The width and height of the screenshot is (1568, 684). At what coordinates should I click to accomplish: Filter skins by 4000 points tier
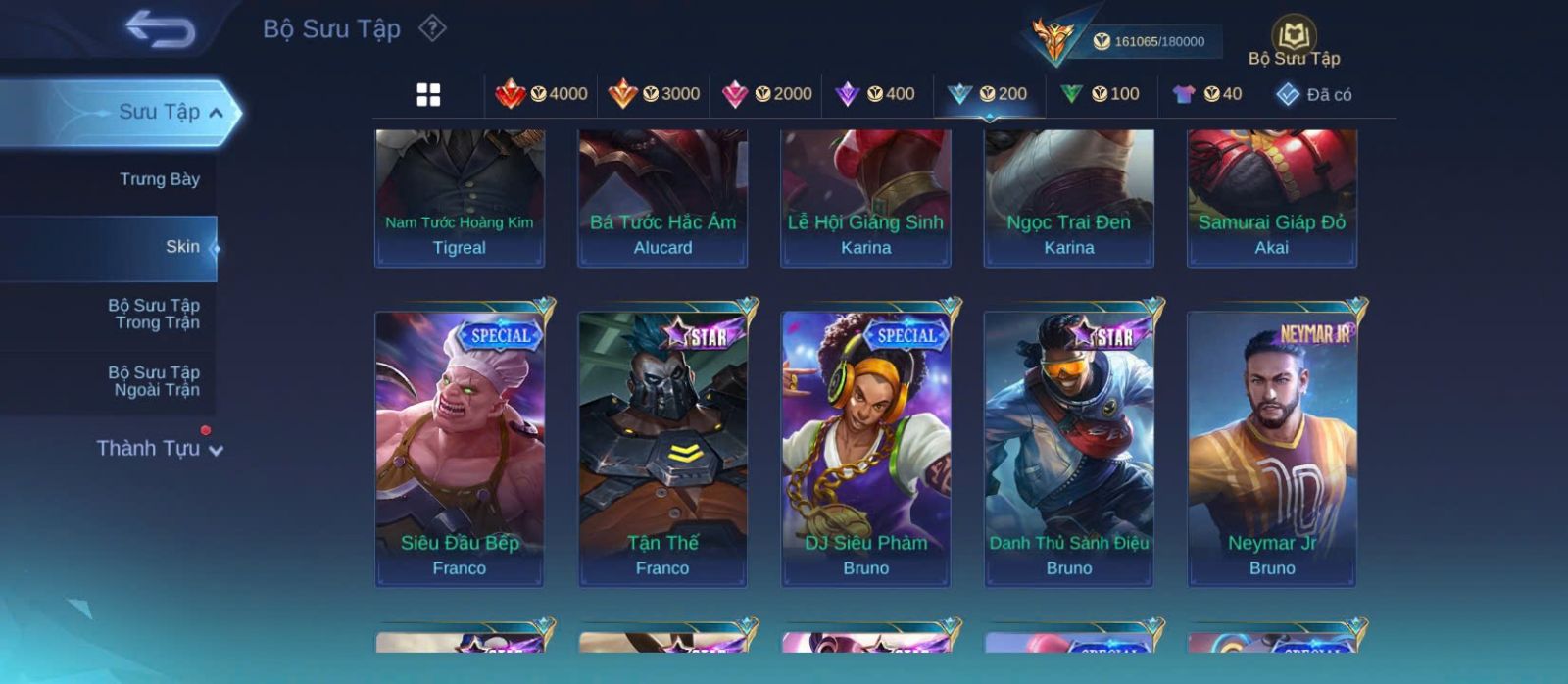542,94
